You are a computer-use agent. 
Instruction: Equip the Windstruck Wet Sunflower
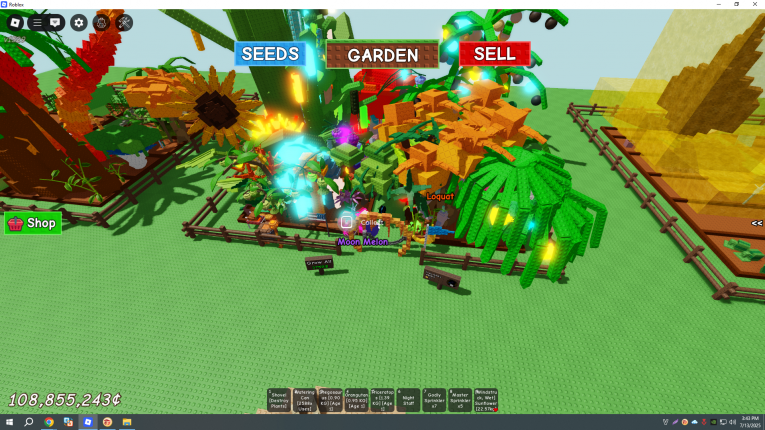click(x=487, y=400)
